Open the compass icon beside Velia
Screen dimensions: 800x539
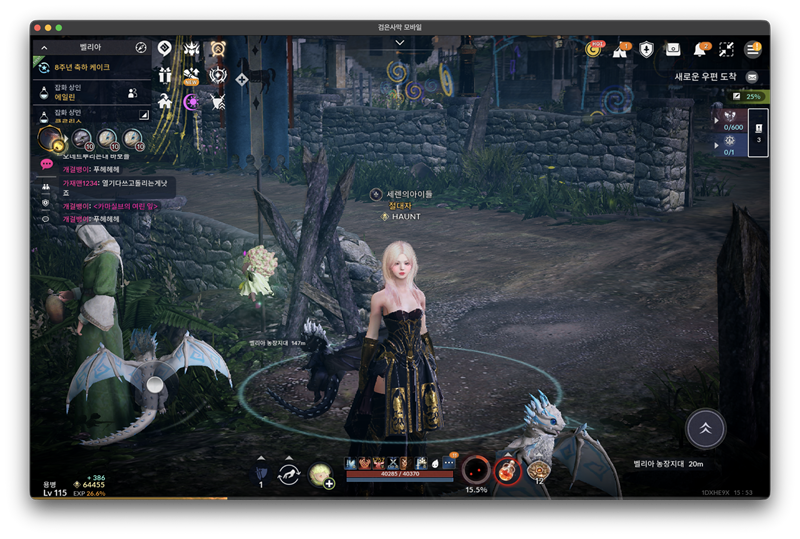coord(141,47)
